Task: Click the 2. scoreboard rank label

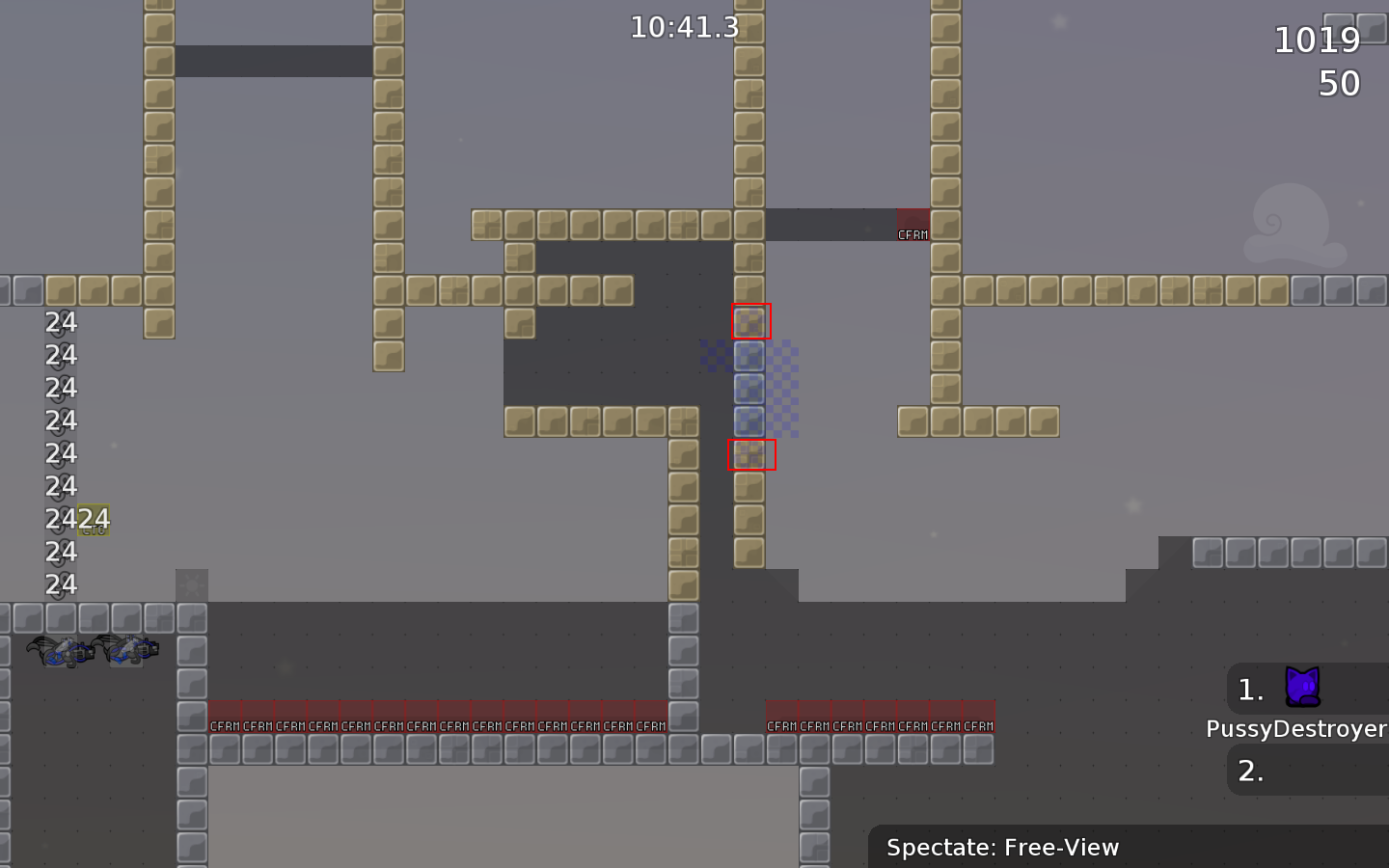Action: pos(1250,771)
